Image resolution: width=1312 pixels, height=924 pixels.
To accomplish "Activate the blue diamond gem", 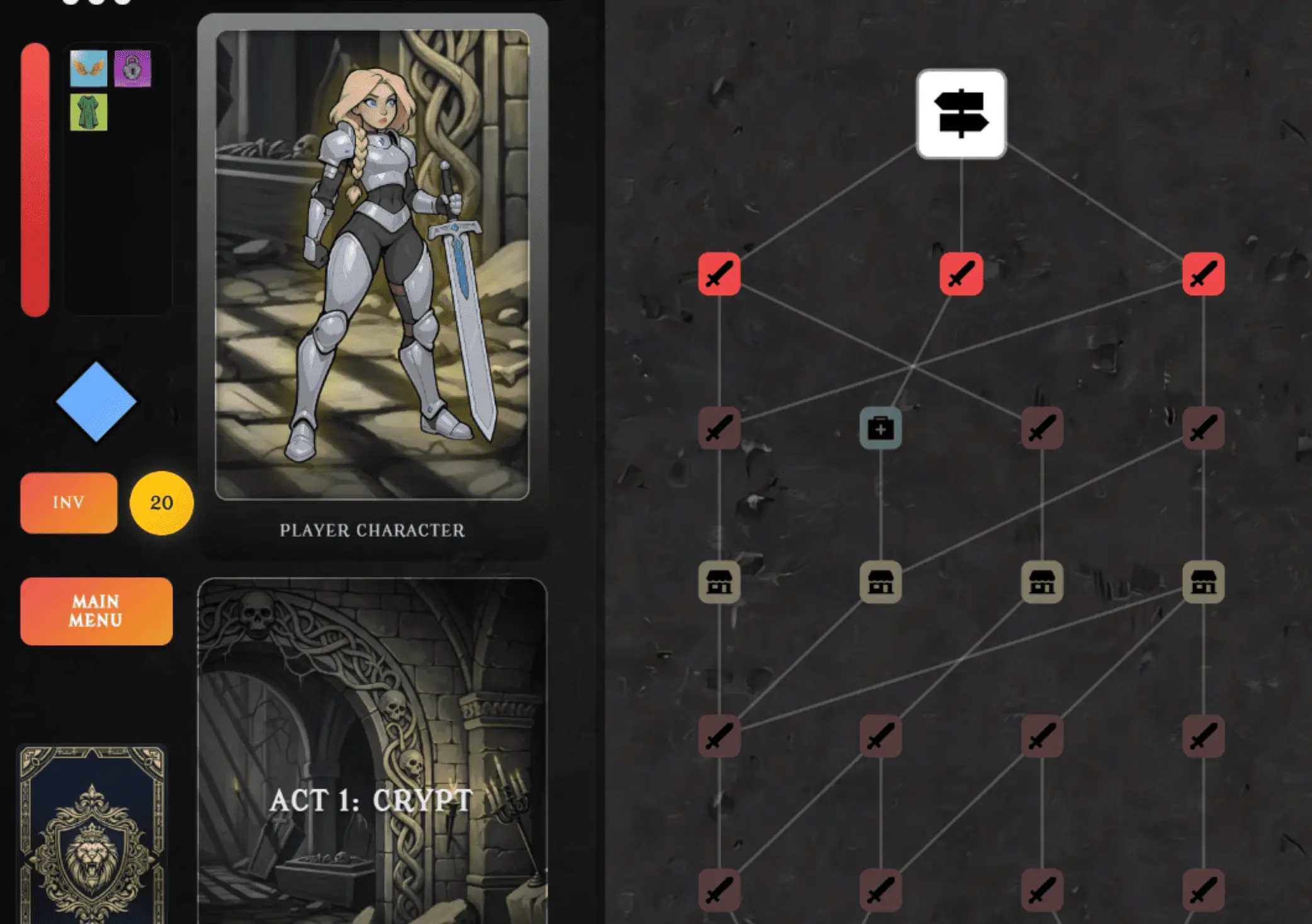I will [x=96, y=402].
